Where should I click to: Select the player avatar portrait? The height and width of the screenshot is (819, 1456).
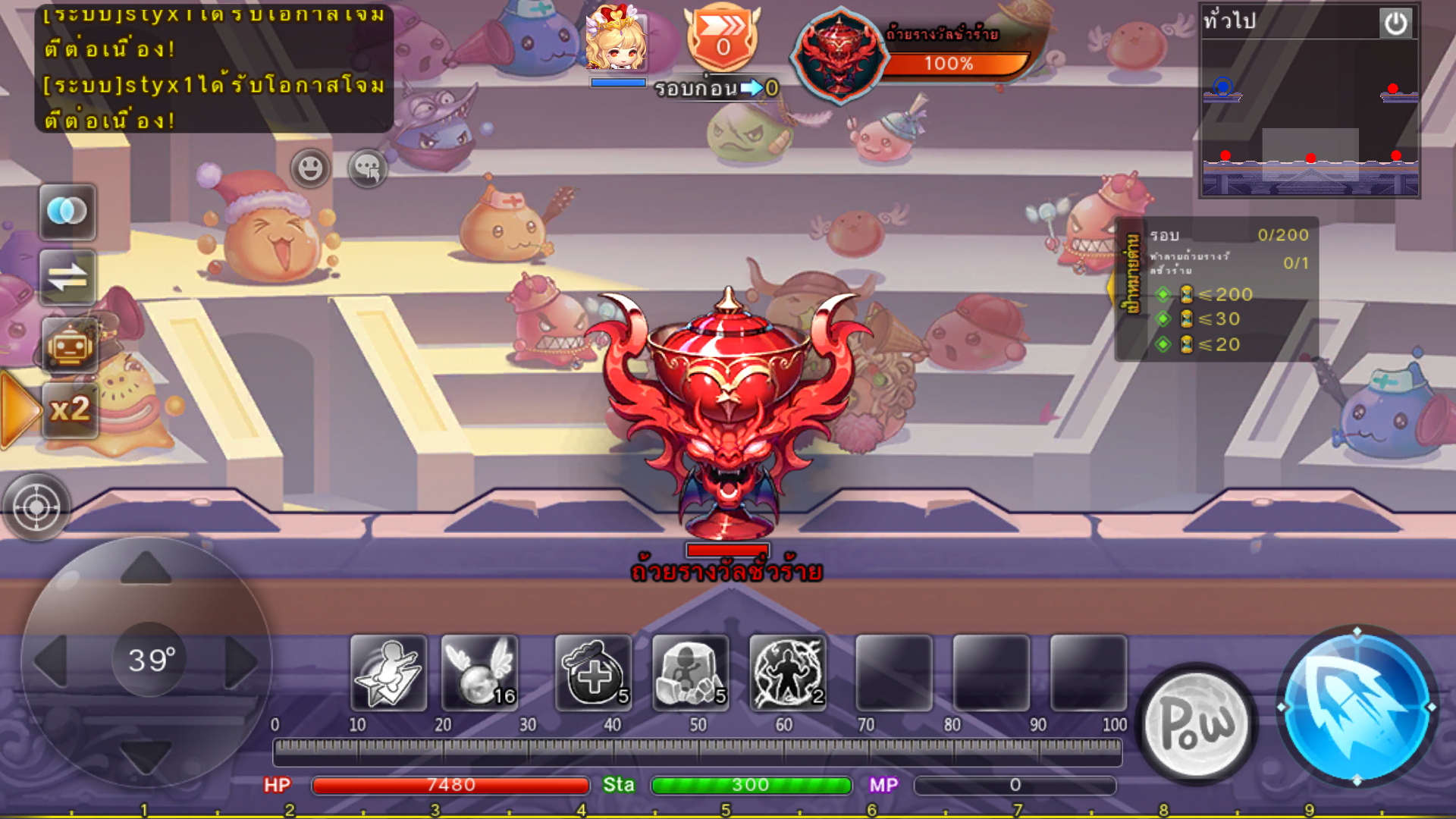click(617, 38)
